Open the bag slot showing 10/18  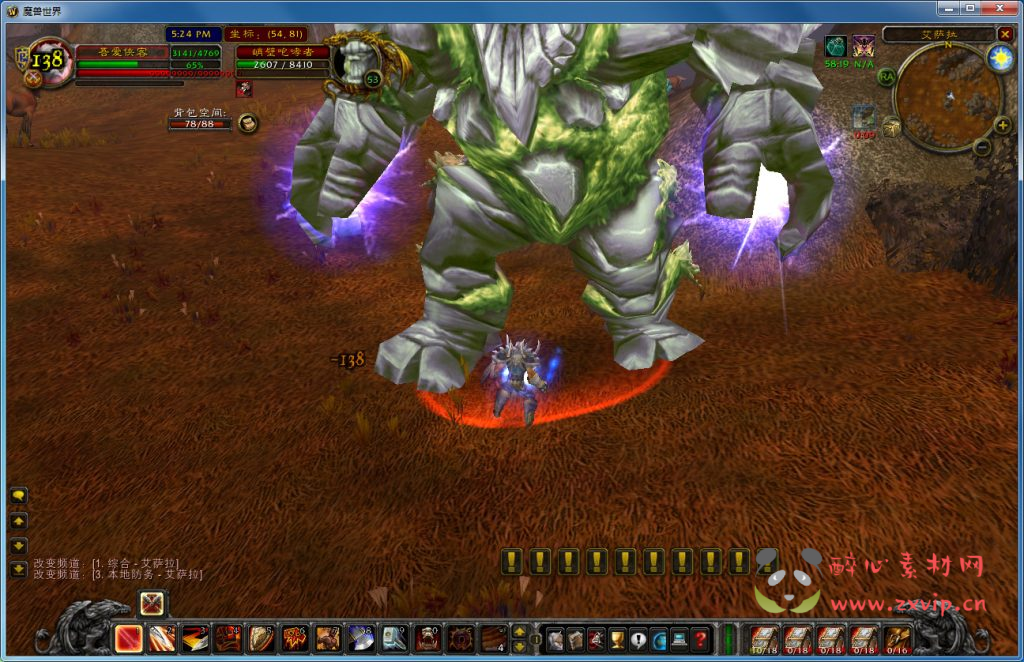(763, 637)
